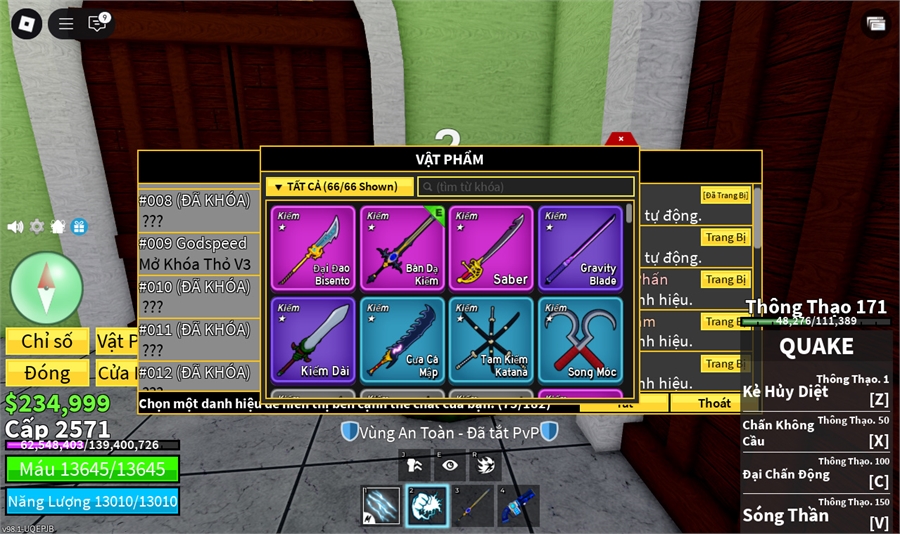Viewport: 900px width, 534px height.
Task: Choose the Cưa Cá Mập sword
Action: [x=402, y=339]
